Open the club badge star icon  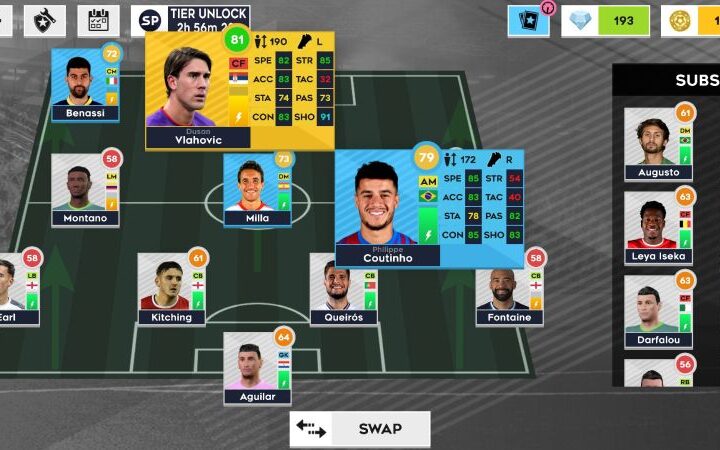44,20
